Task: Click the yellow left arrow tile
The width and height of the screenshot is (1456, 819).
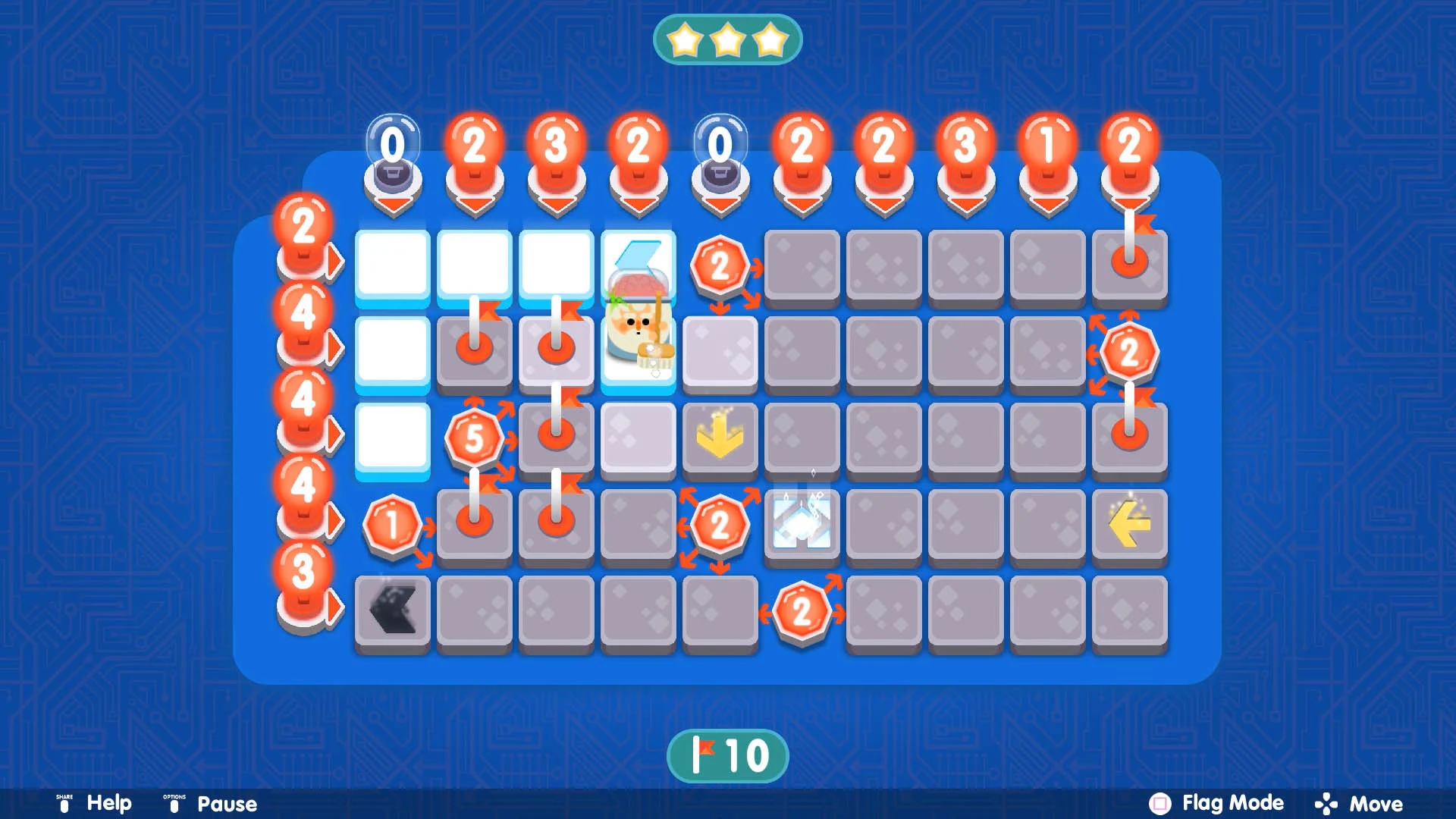Action: coord(1129,524)
